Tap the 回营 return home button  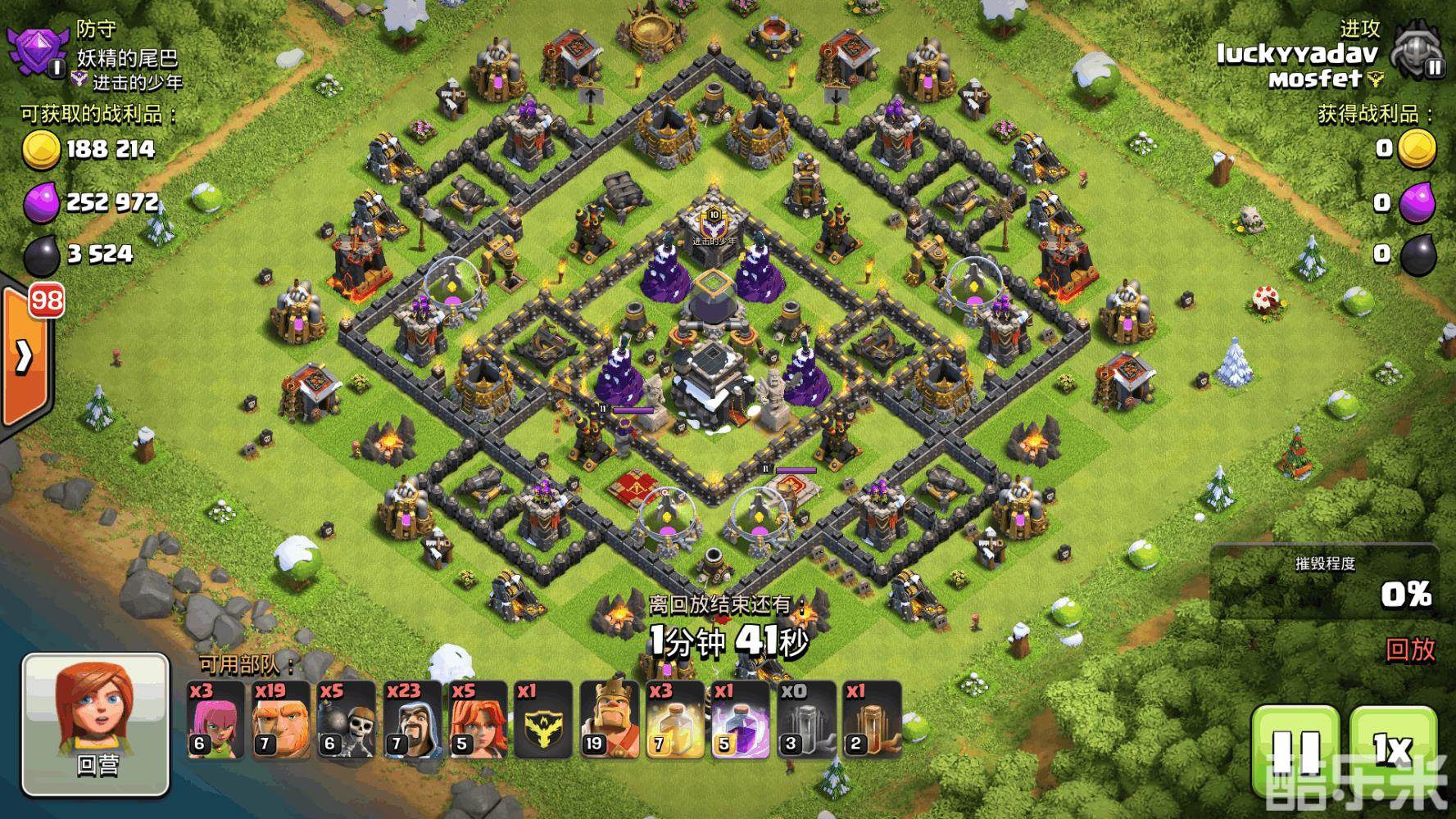pyautogui.click(x=96, y=725)
